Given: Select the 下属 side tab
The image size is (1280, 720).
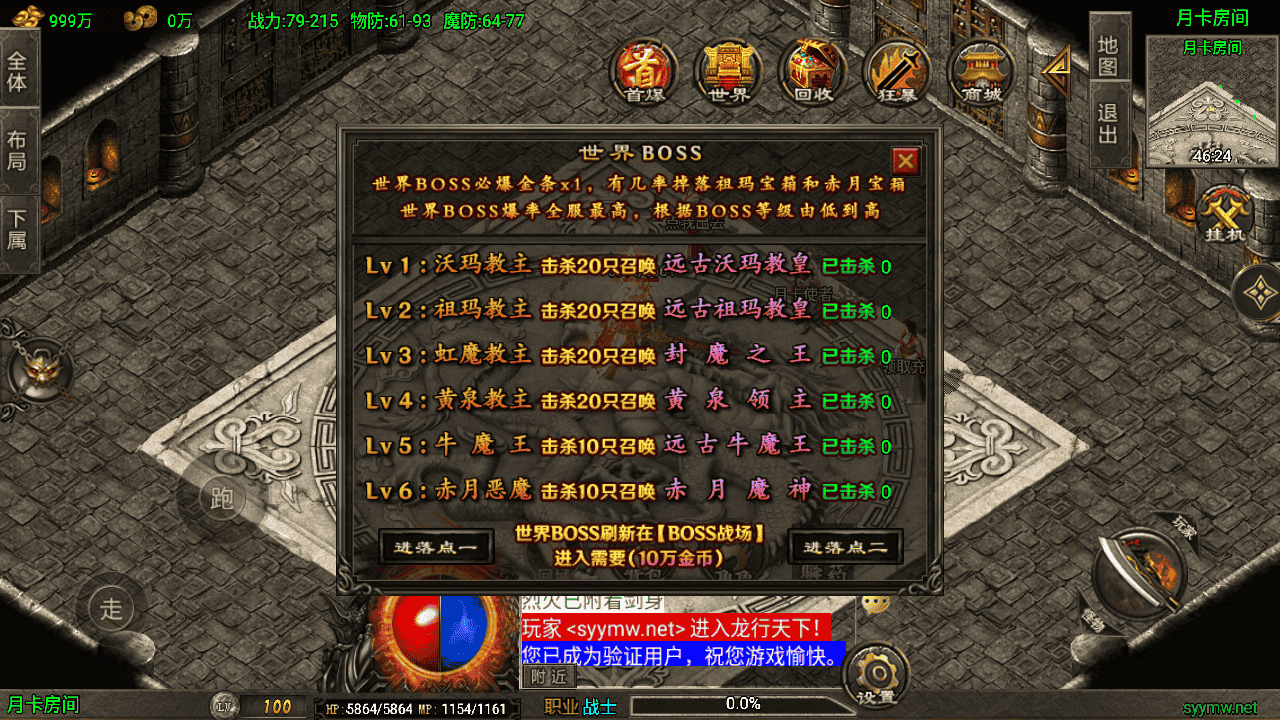Looking at the screenshot, I should [x=18, y=230].
